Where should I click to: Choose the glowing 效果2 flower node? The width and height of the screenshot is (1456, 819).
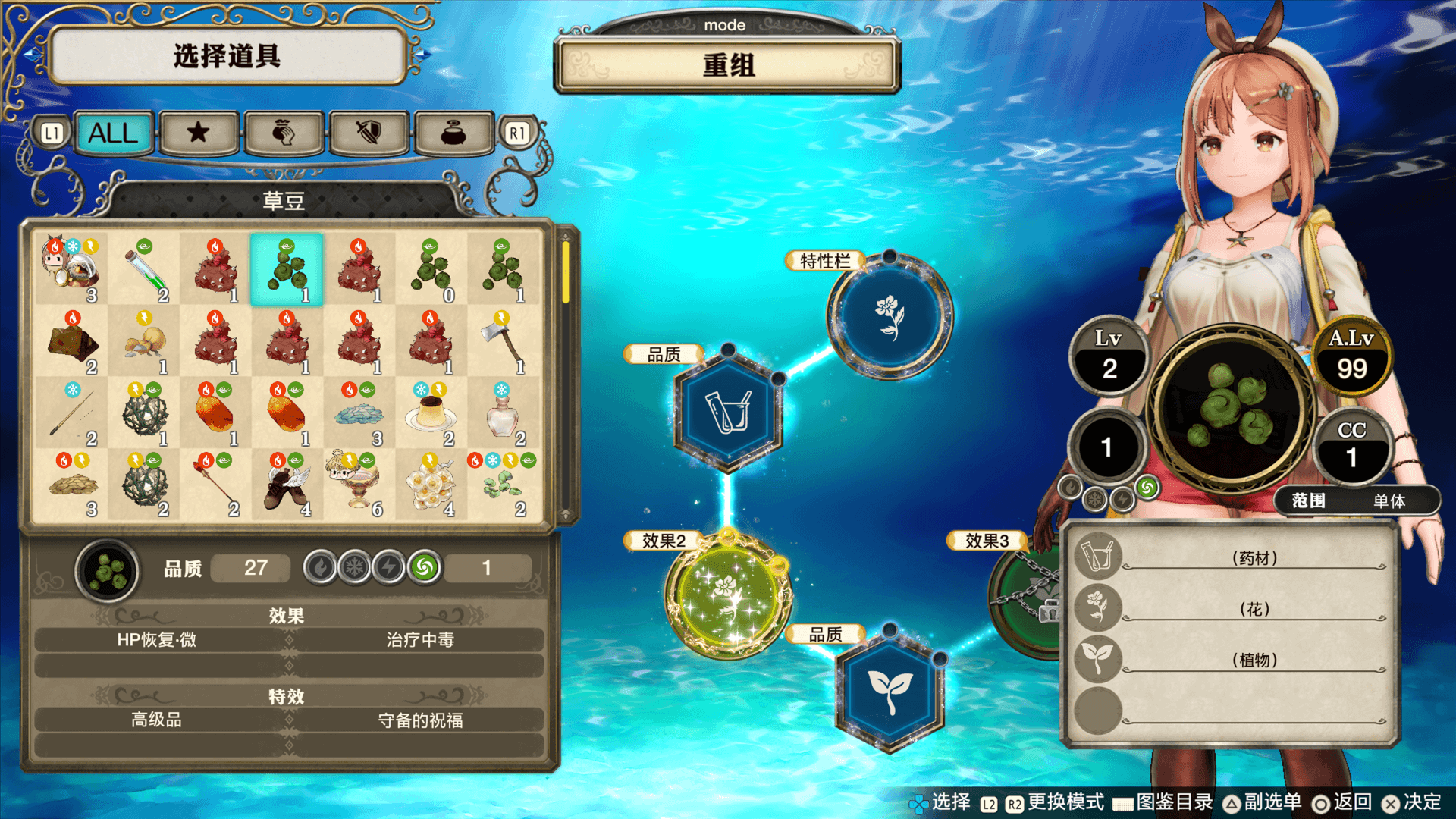728,594
